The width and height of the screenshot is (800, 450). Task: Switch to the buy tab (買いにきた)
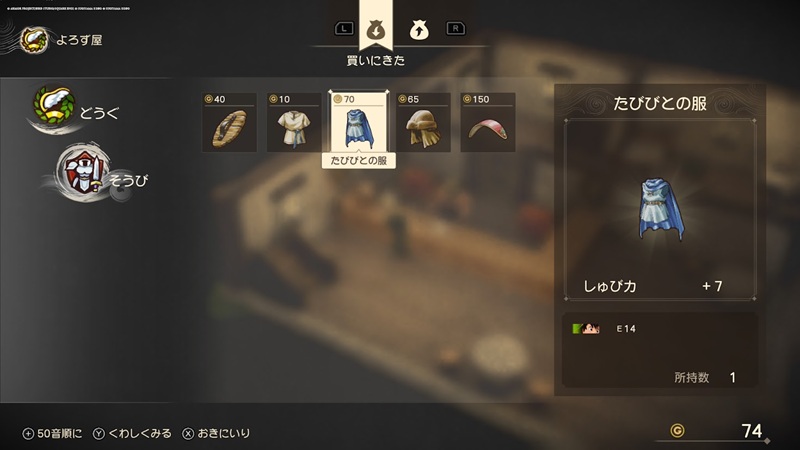(x=376, y=29)
